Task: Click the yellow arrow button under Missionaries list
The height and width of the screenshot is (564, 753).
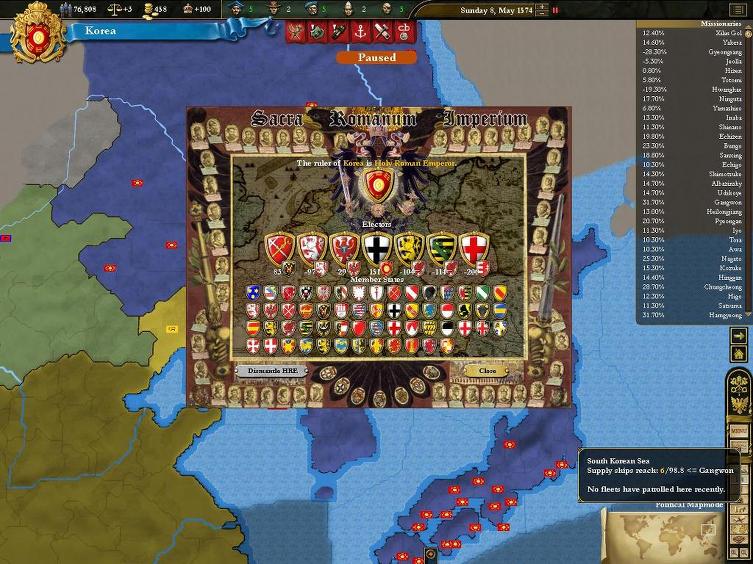Action: click(739, 337)
